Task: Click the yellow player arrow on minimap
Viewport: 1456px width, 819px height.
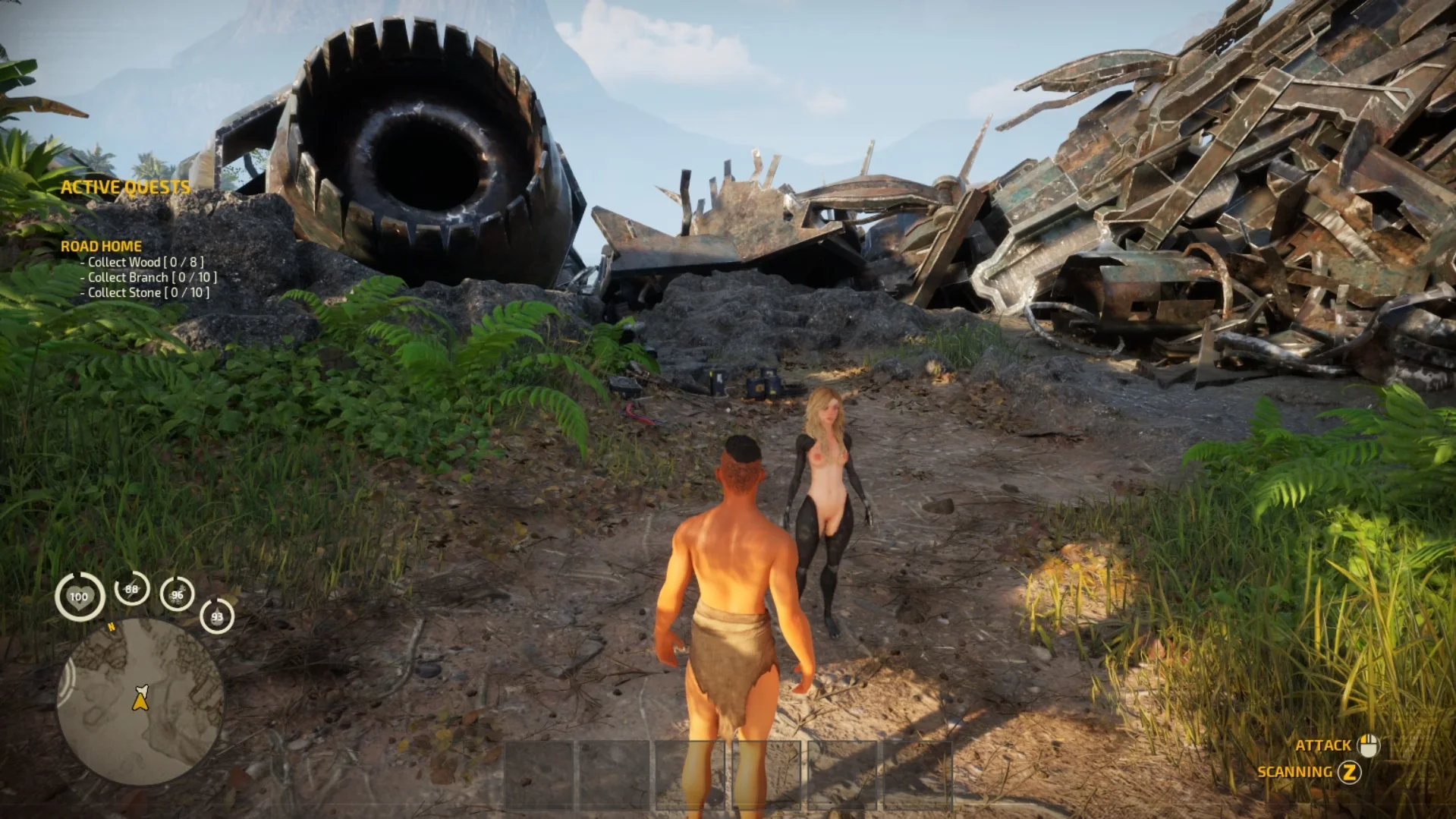Action: pyautogui.click(x=140, y=698)
